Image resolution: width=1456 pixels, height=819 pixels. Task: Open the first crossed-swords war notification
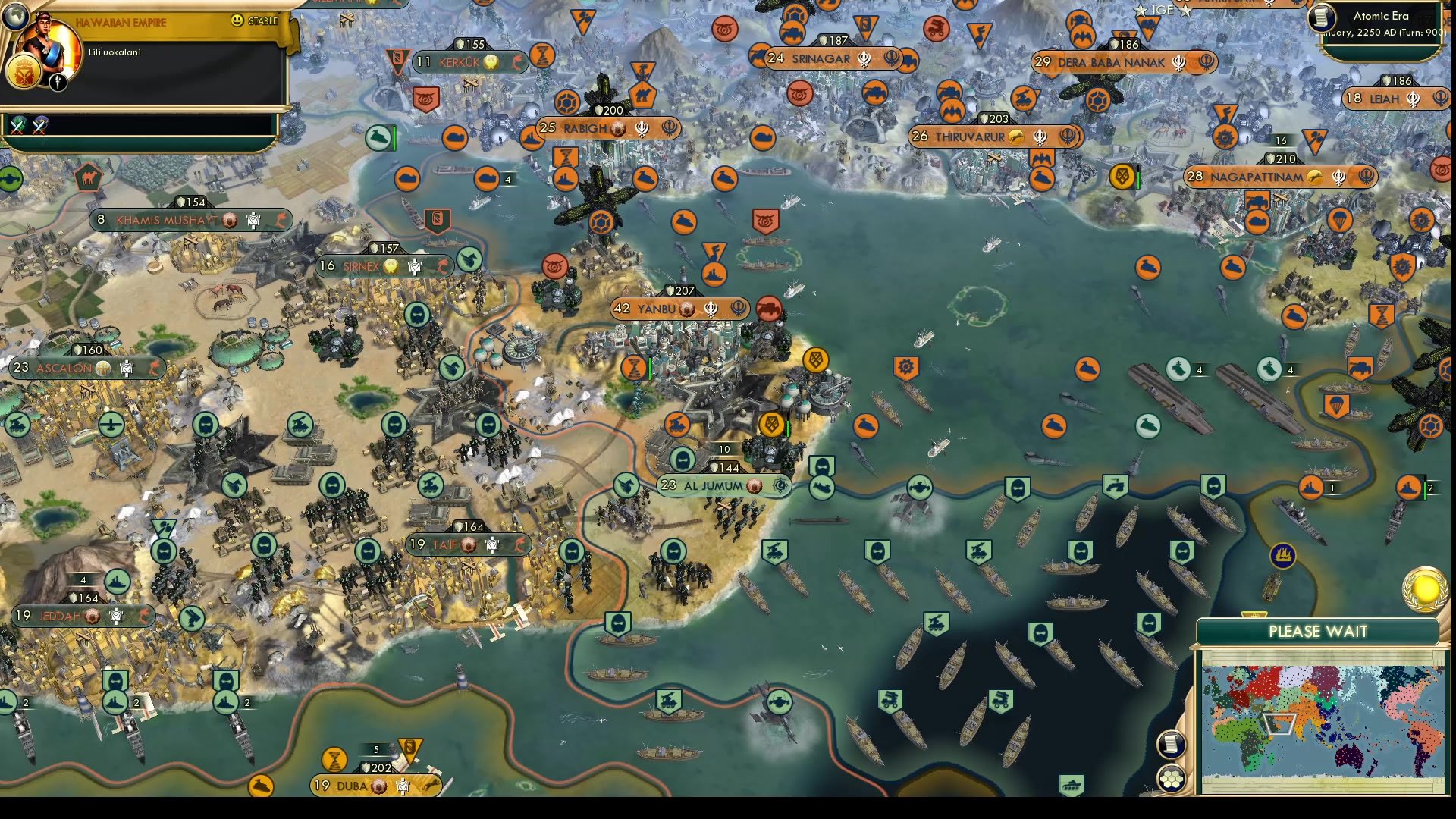(17, 127)
